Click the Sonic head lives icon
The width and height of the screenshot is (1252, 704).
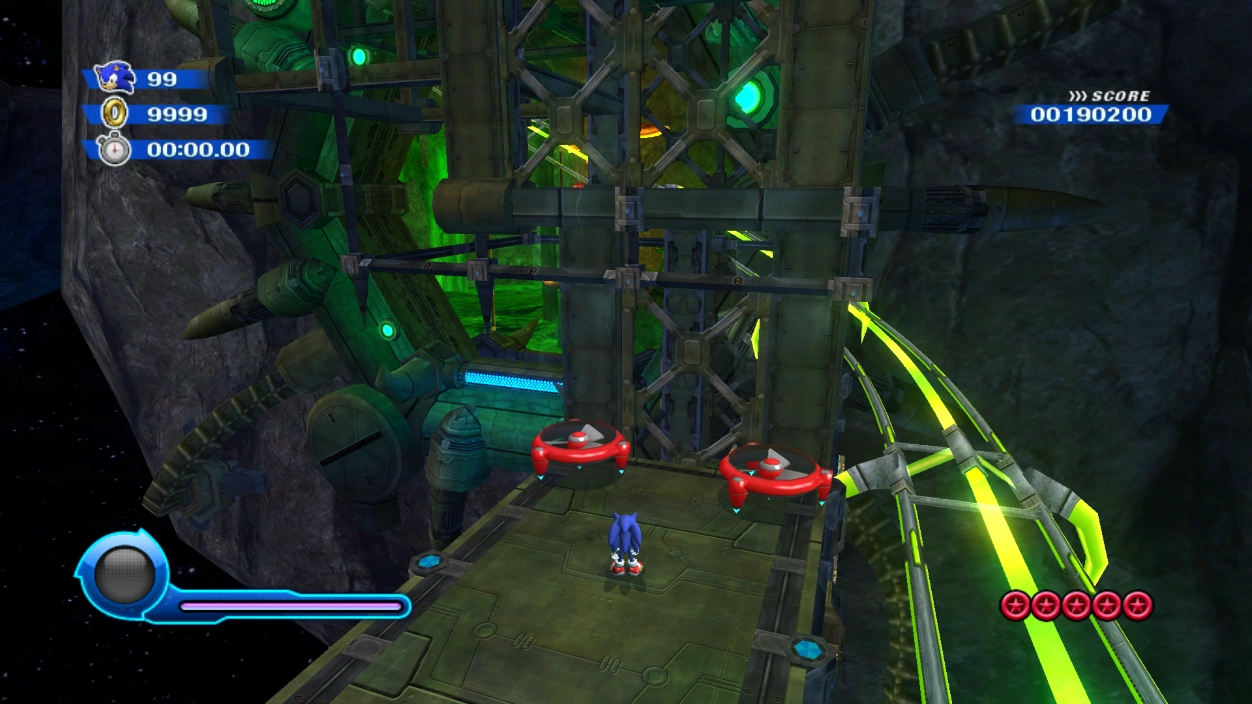(x=114, y=77)
